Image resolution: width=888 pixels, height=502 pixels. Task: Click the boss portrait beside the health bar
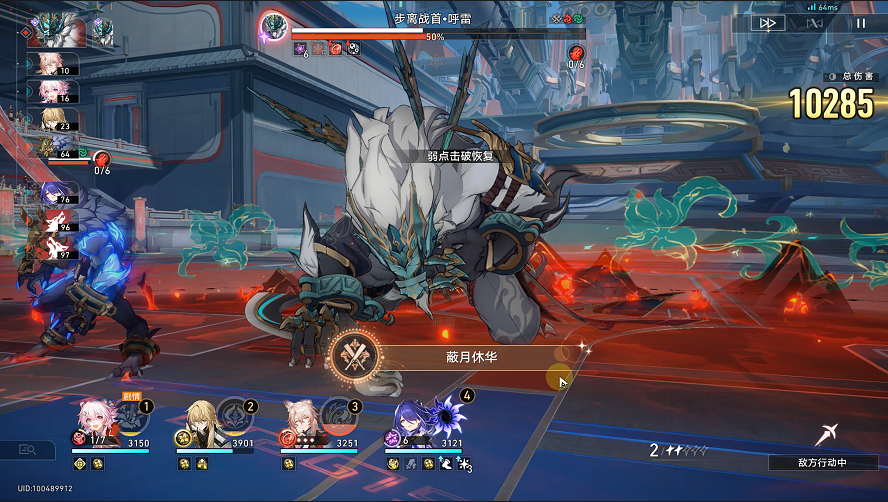coord(273,26)
